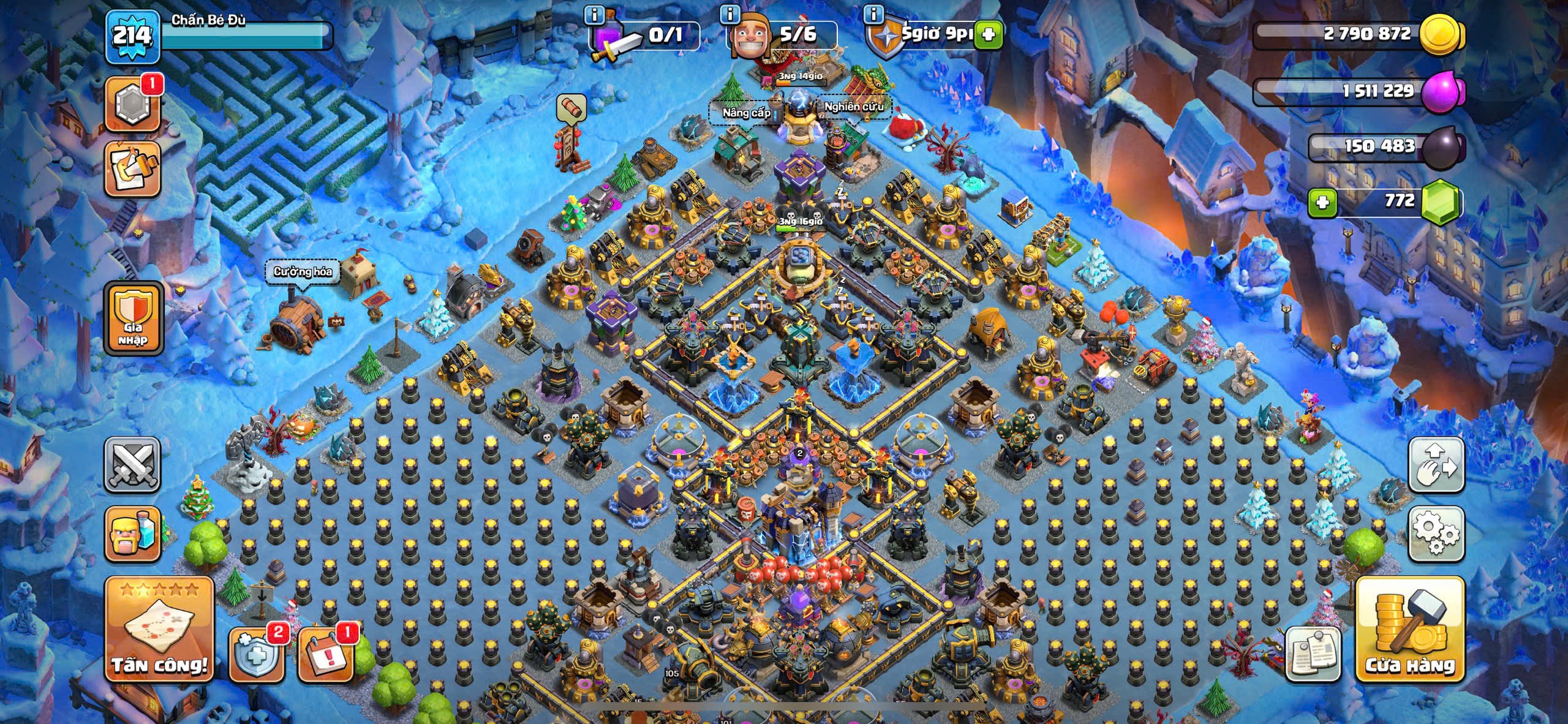1568x724 pixels.
Task: Open the hexagon badge with one notification
Action: pyautogui.click(x=132, y=104)
